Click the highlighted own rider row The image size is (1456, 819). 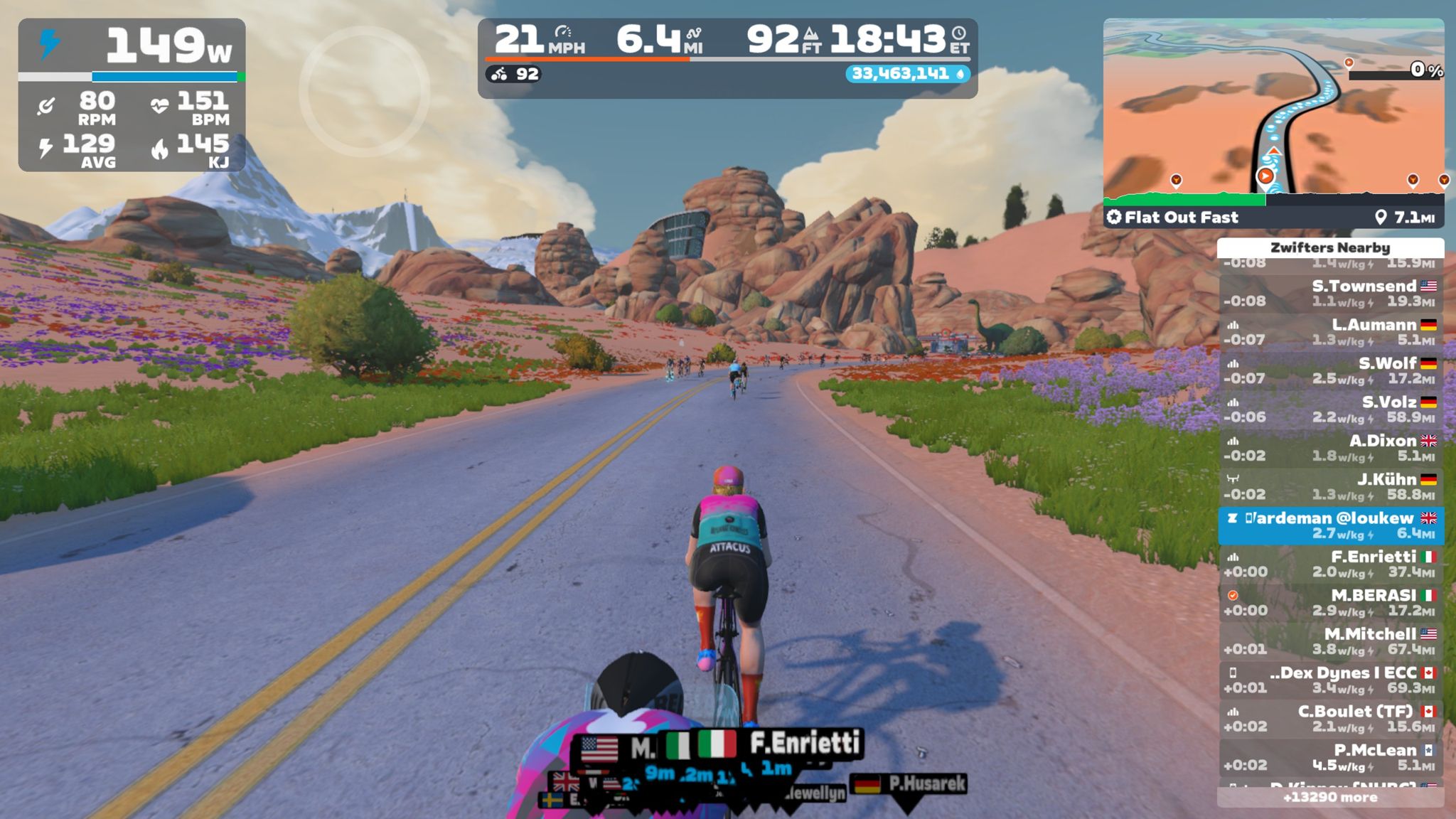pyautogui.click(x=1331, y=526)
